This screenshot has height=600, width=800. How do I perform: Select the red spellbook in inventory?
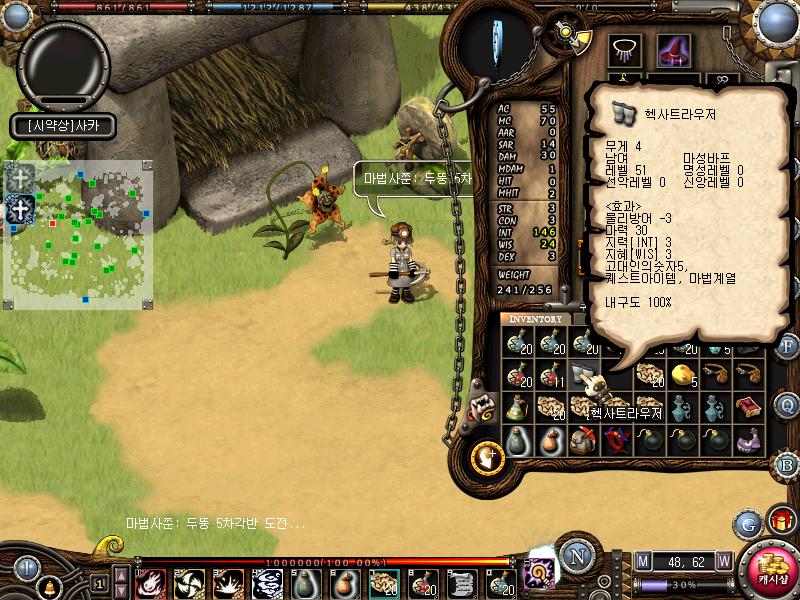click(x=748, y=407)
